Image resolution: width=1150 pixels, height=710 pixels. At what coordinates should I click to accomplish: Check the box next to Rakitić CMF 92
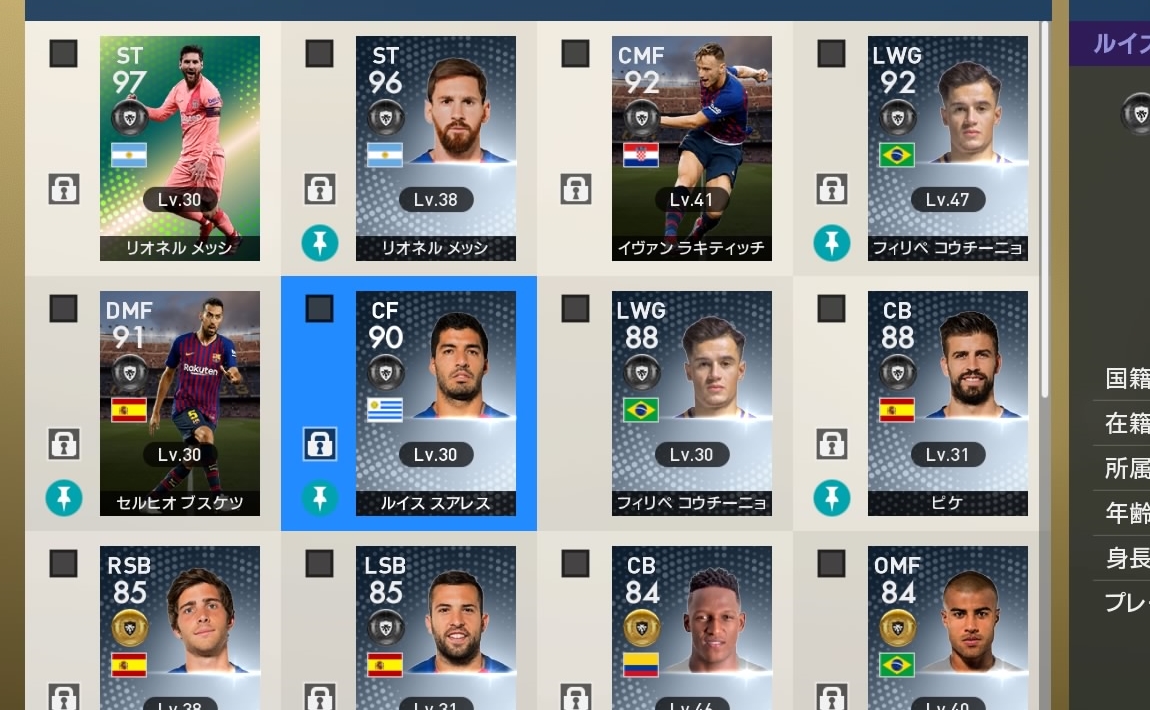(576, 54)
